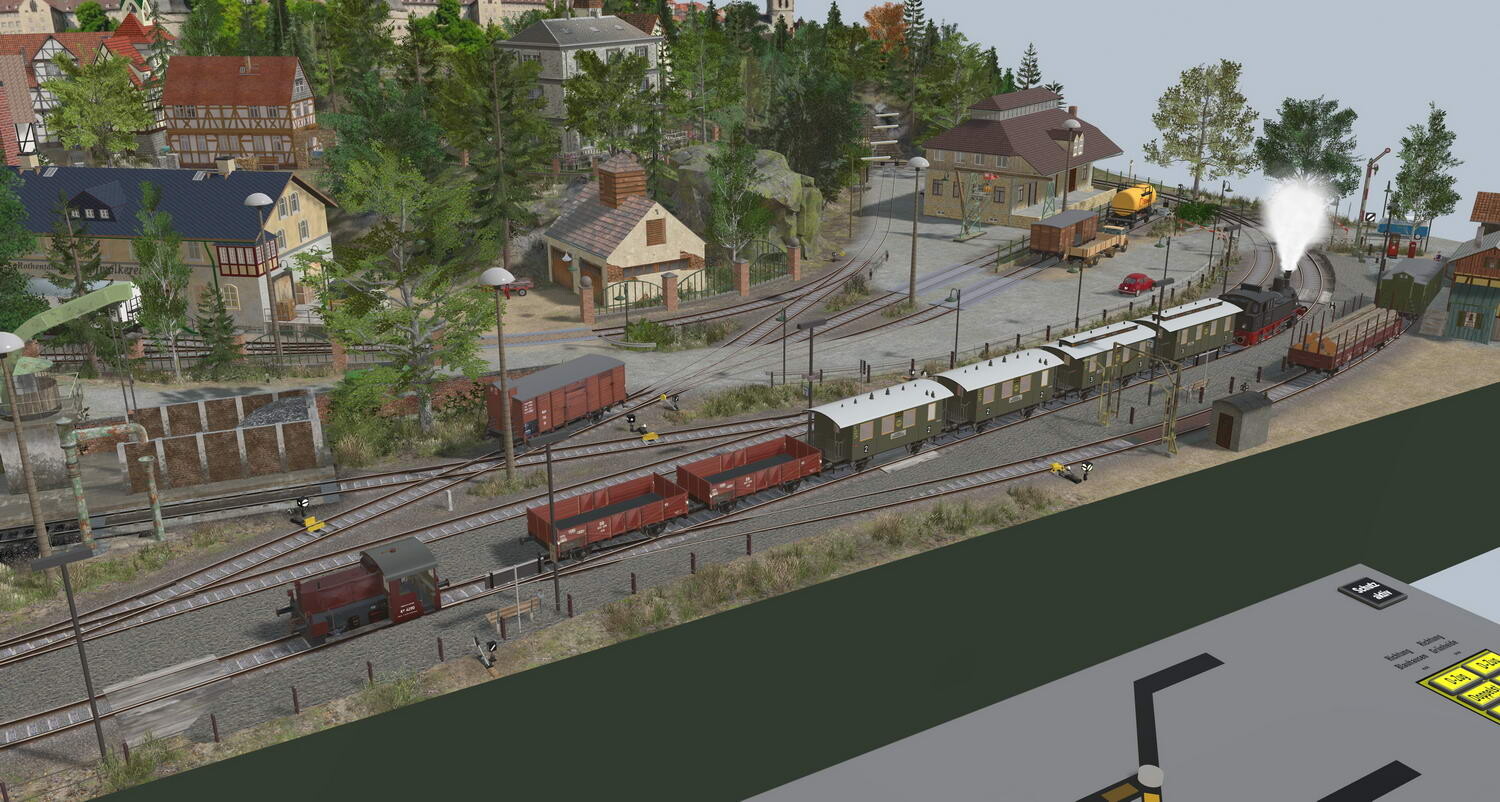Select the fully visible yellow D-Zug button
The image size is (1500, 802).
(x=1456, y=680)
